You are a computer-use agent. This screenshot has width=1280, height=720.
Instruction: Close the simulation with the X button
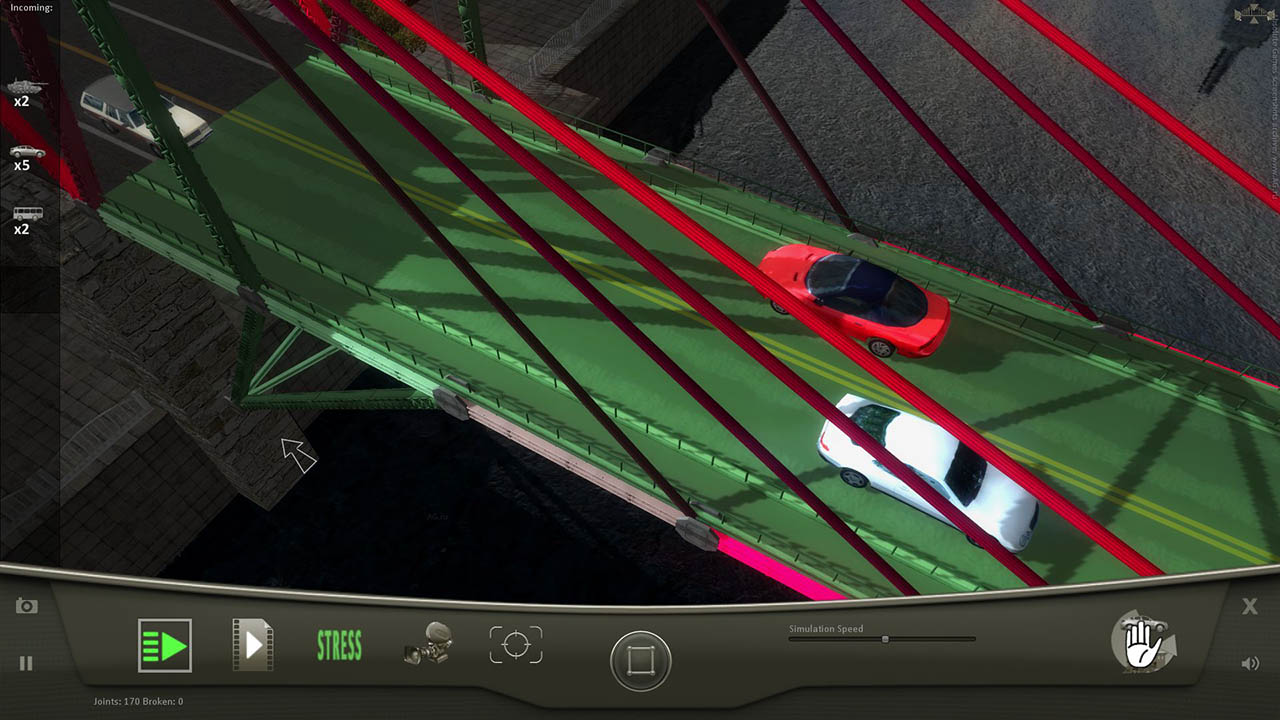[x=1250, y=606]
